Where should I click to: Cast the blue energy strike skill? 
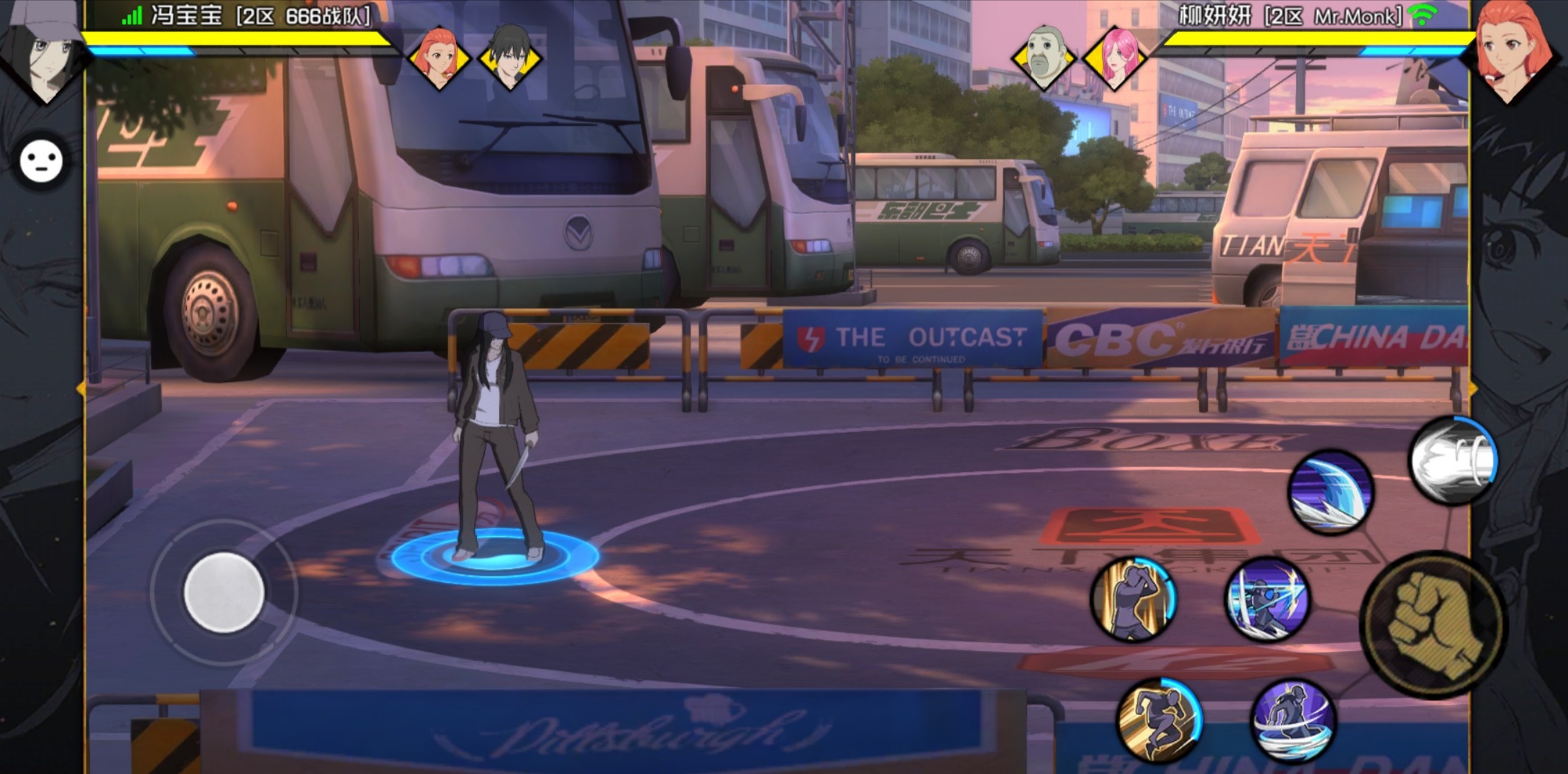(x=1267, y=599)
